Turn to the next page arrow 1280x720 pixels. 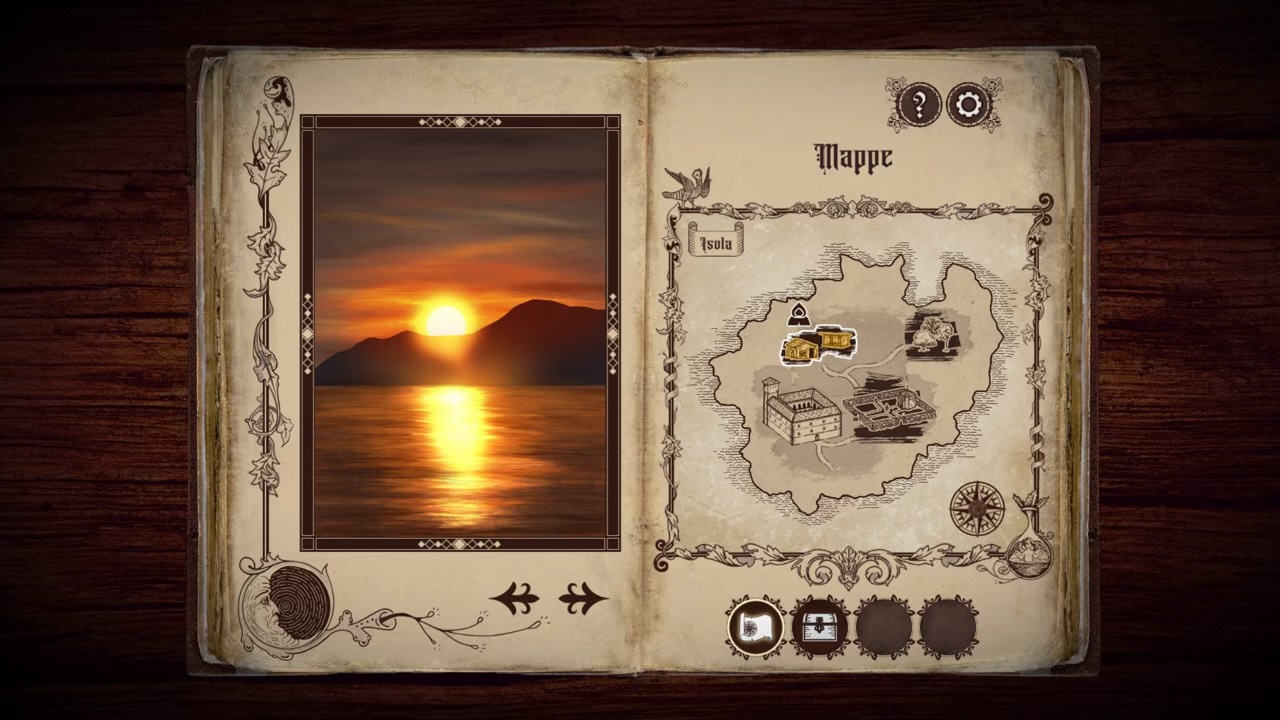(582, 599)
